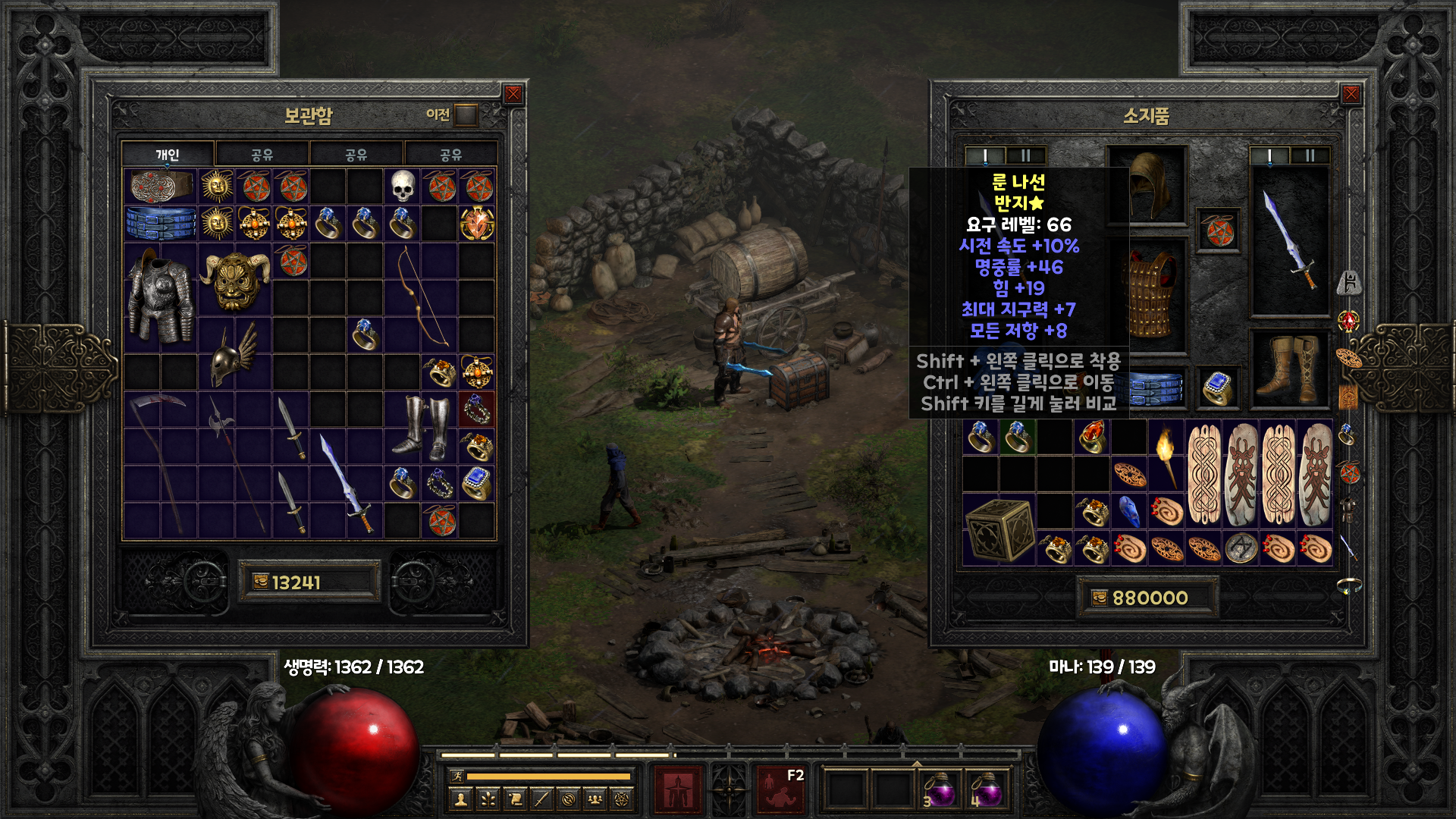Image resolution: width=1456 pixels, height=819 pixels.
Task: Select the scythe in the stash
Action: (161, 463)
